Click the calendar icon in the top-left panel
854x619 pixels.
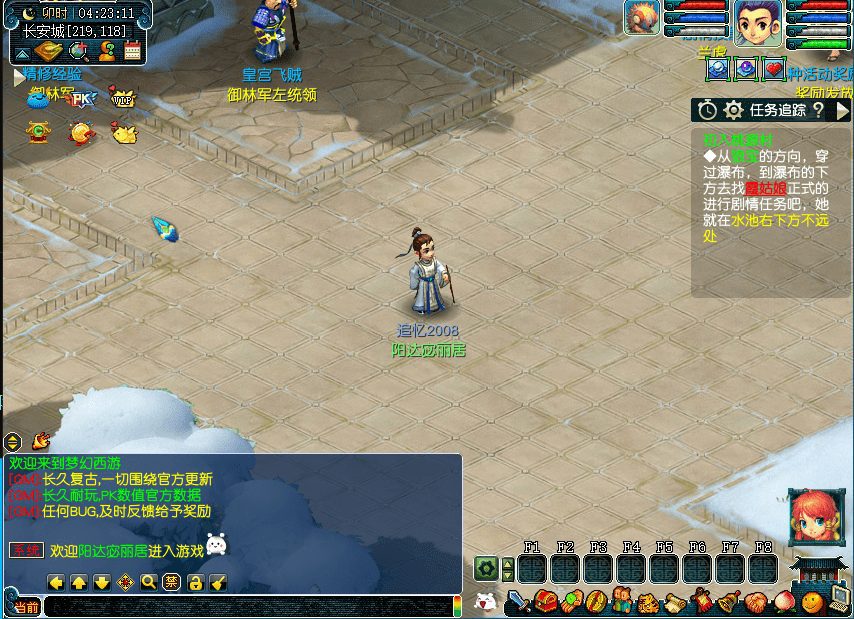(x=133, y=51)
